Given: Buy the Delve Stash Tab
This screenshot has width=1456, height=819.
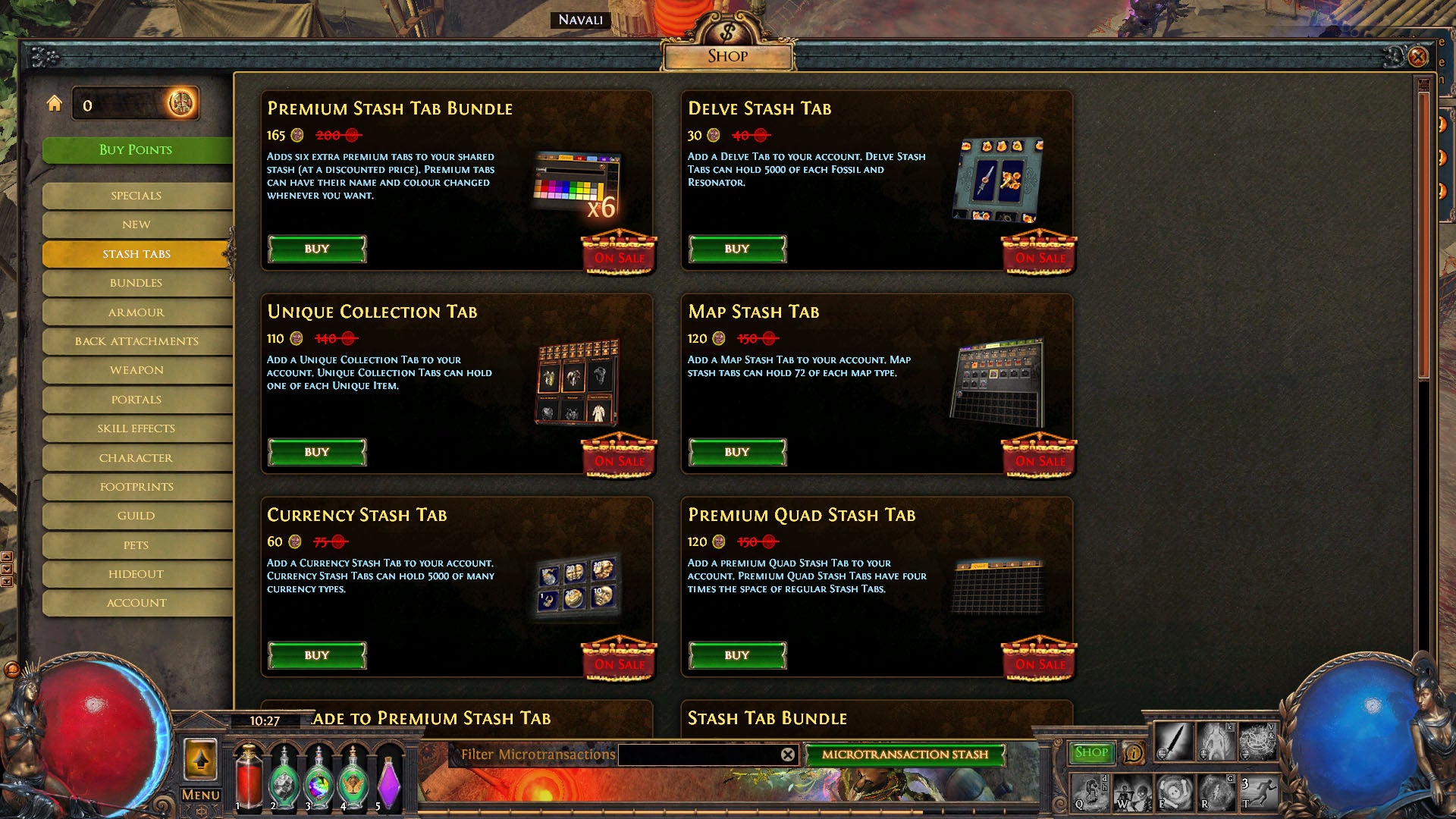Looking at the screenshot, I should click(736, 249).
